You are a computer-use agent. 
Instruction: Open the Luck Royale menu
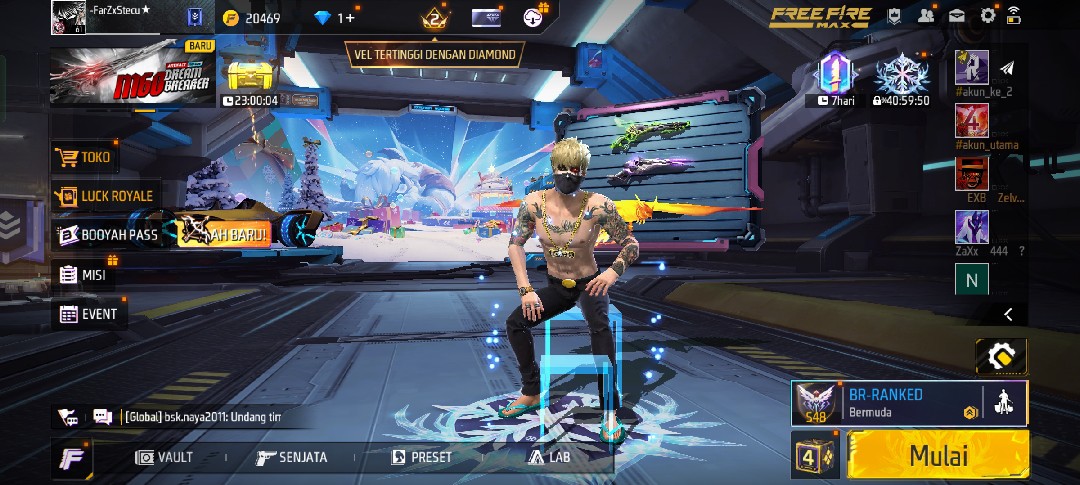(105, 196)
